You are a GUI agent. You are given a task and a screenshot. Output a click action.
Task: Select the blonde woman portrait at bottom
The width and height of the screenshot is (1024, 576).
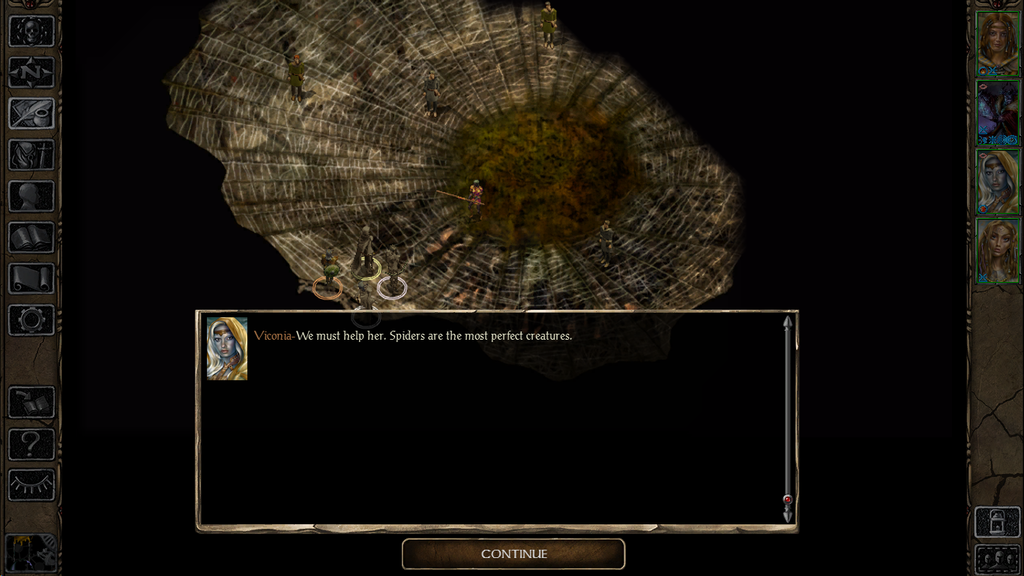click(x=997, y=251)
